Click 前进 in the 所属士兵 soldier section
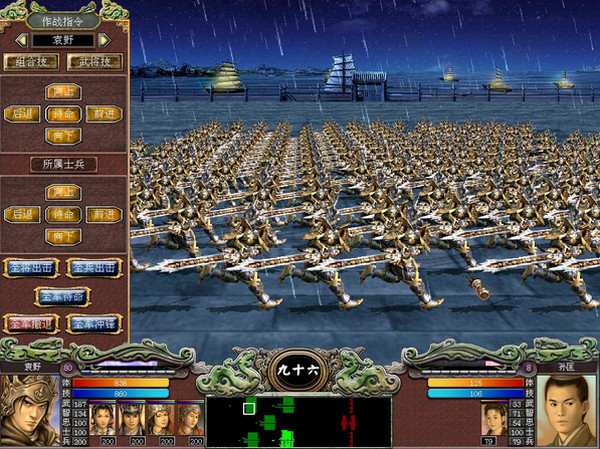 (x=102, y=214)
